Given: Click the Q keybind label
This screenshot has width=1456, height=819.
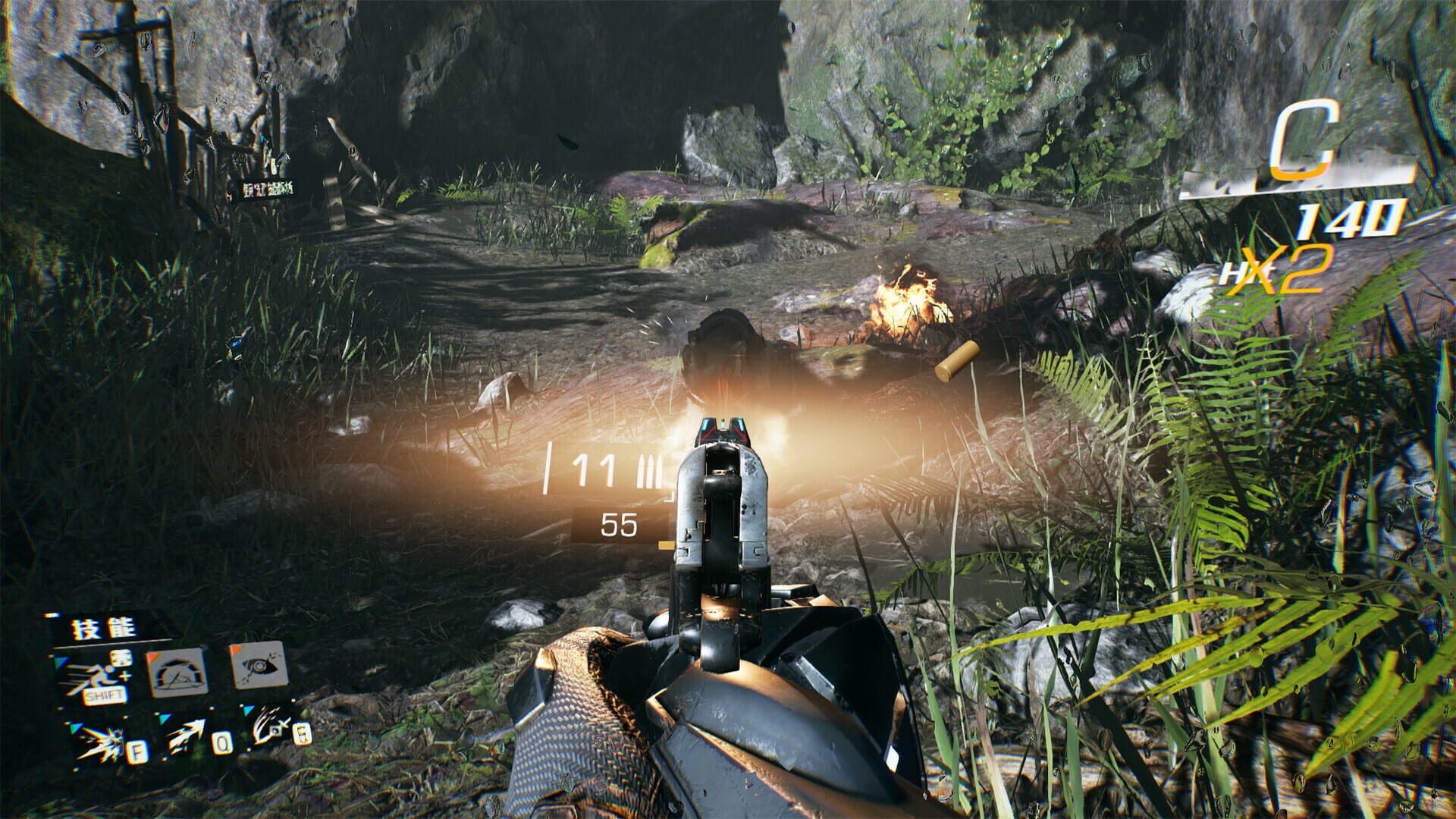Looking at the screenshot, I should pyautogui.click(x=223, y=745).
